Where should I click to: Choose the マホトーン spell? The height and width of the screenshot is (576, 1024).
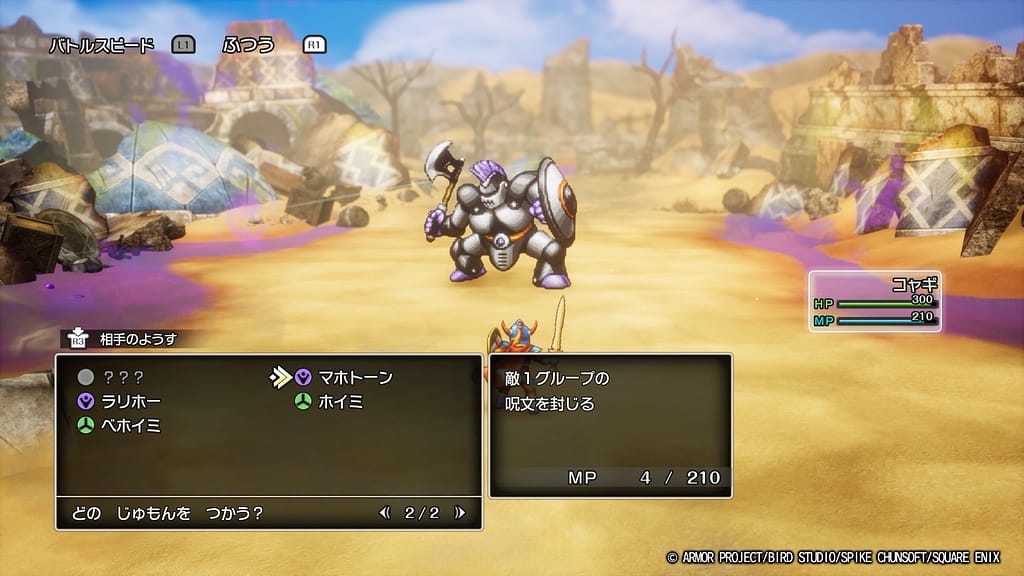click(x=355, y=378)
